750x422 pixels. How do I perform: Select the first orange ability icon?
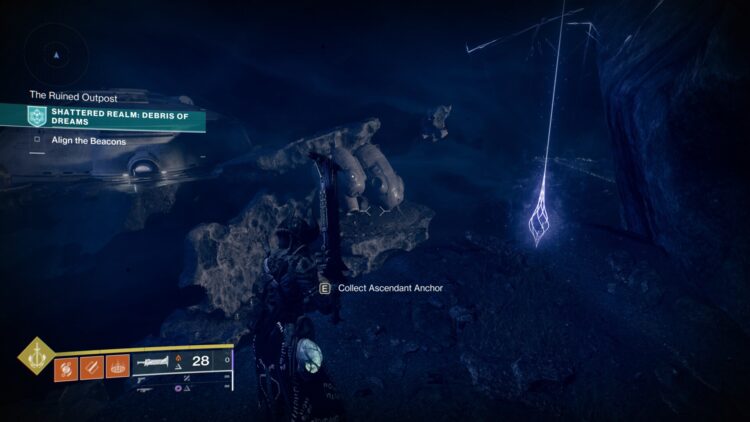tap(66, 368)
